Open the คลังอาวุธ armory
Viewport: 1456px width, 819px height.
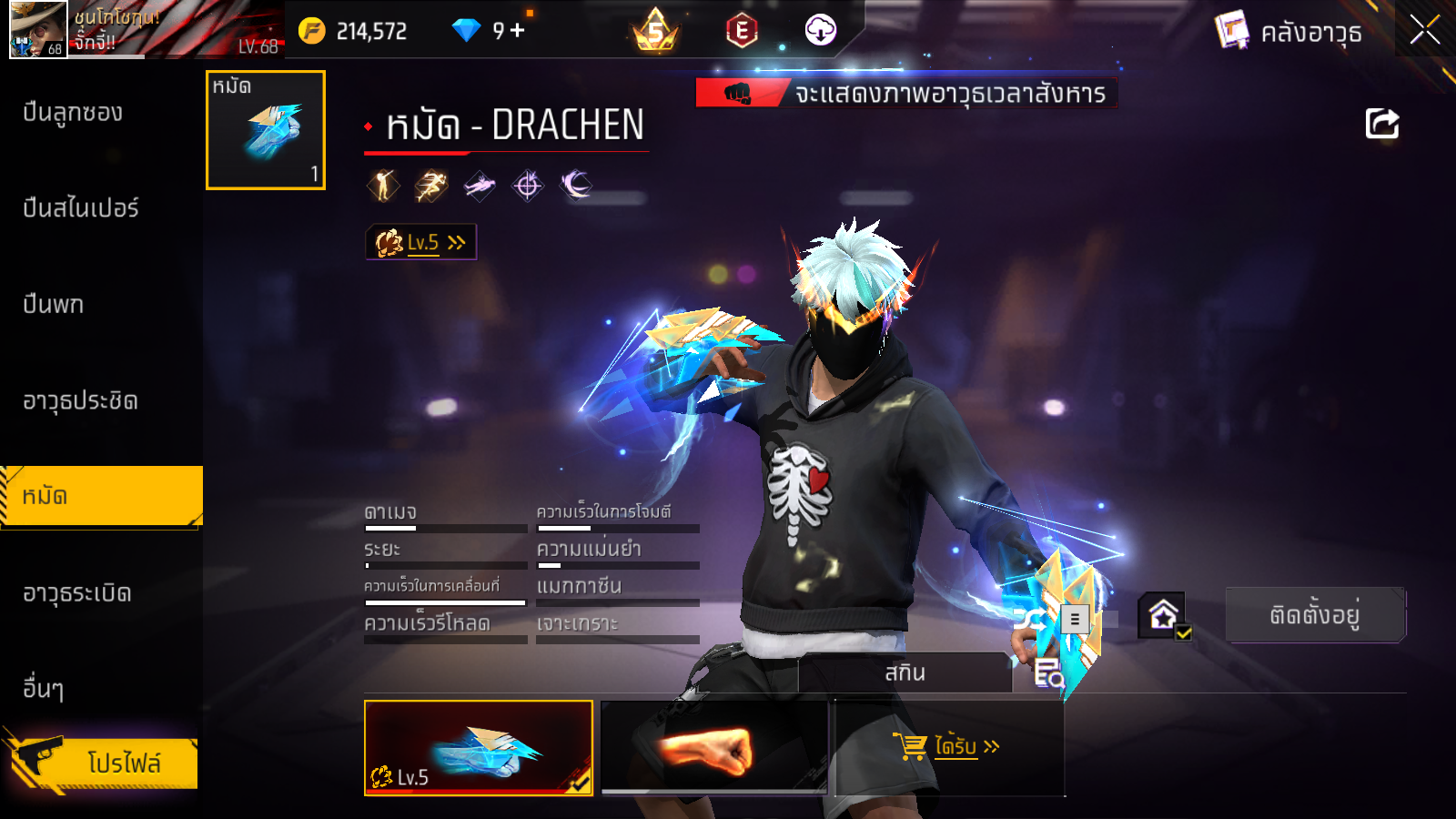pos(1290,32)
